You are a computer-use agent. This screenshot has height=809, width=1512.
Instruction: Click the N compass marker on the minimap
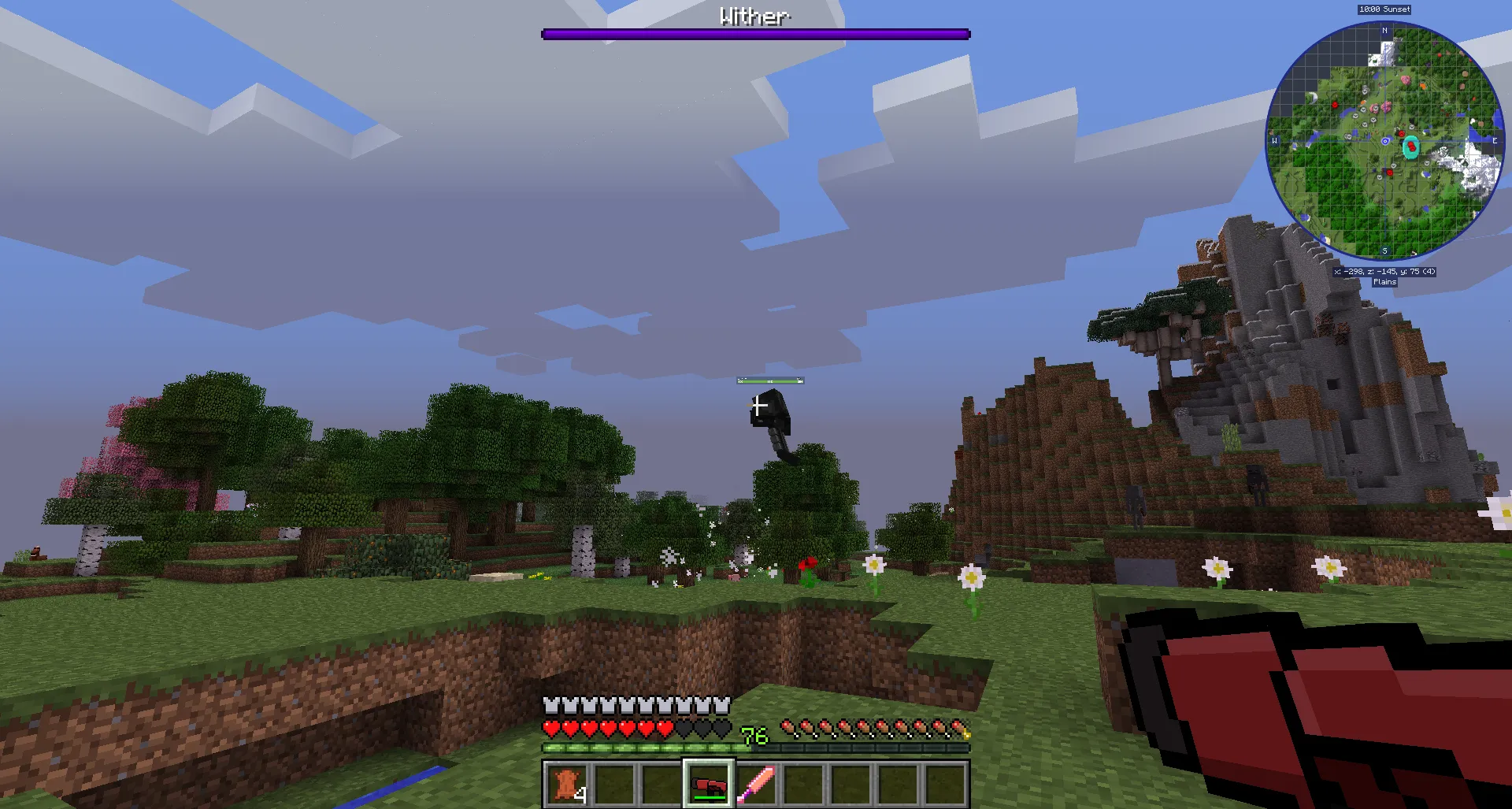tap(1384, 29)
